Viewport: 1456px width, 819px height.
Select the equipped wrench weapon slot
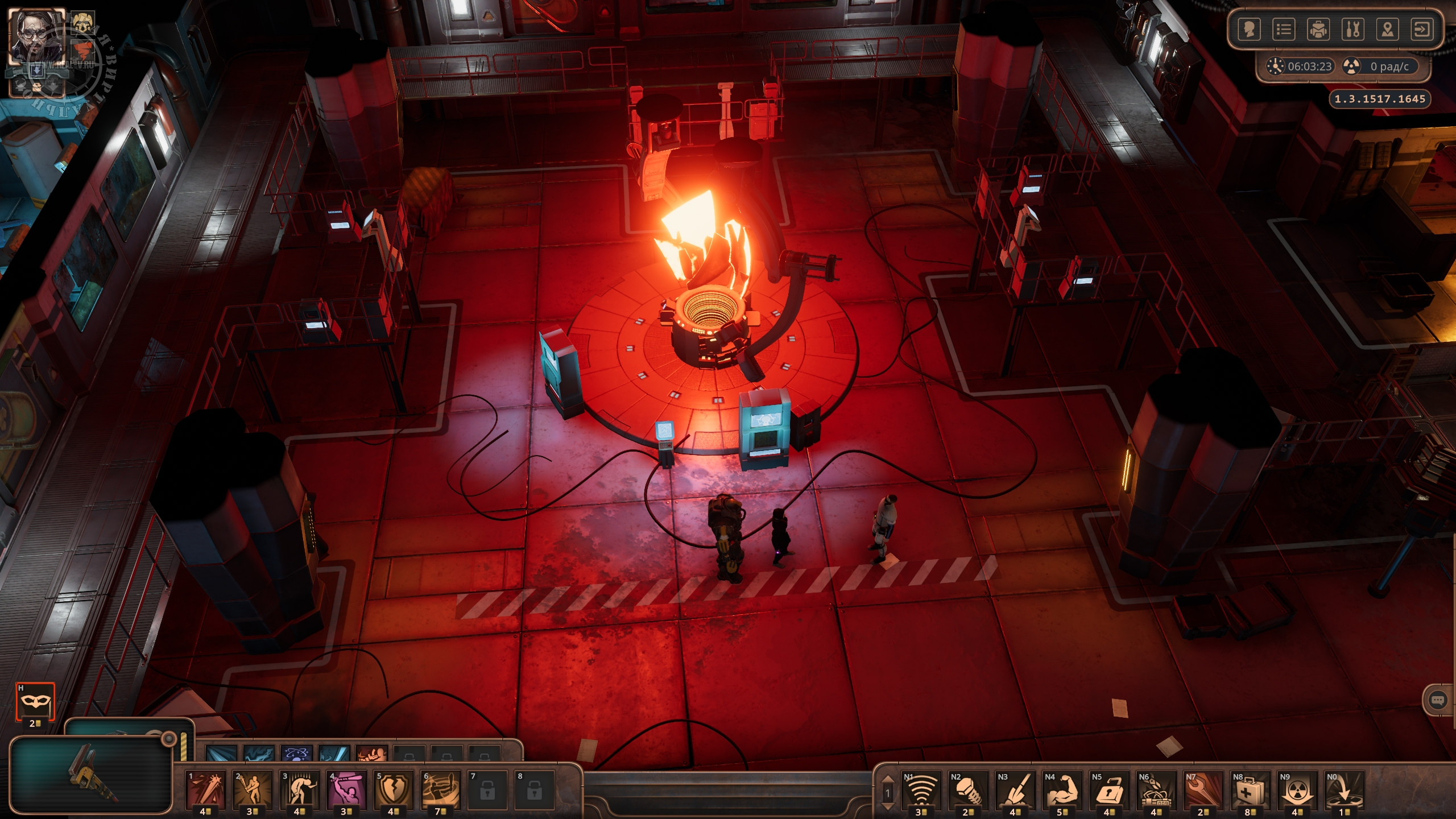91,773
